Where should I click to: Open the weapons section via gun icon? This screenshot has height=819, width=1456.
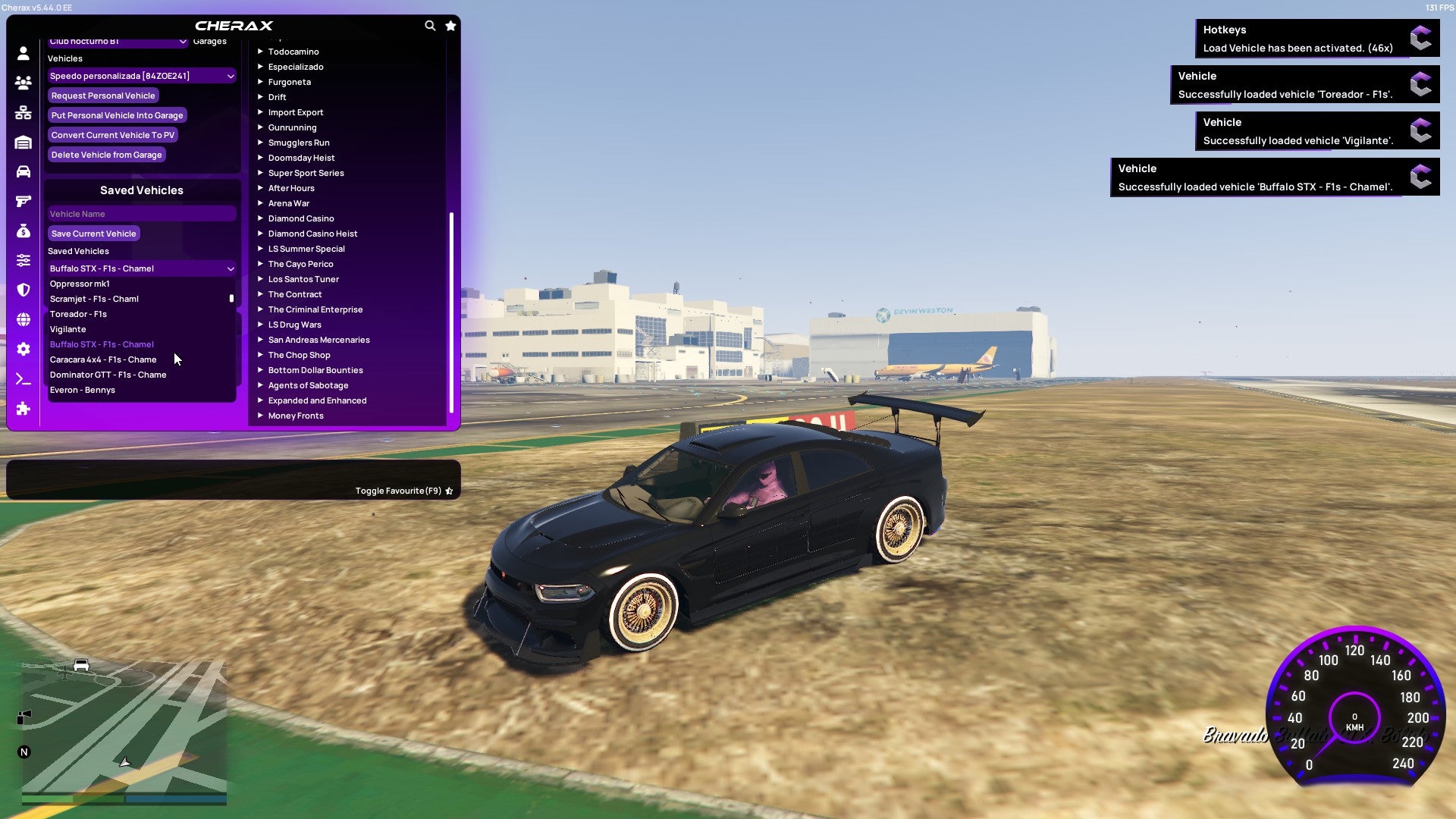tap(23, 201)
